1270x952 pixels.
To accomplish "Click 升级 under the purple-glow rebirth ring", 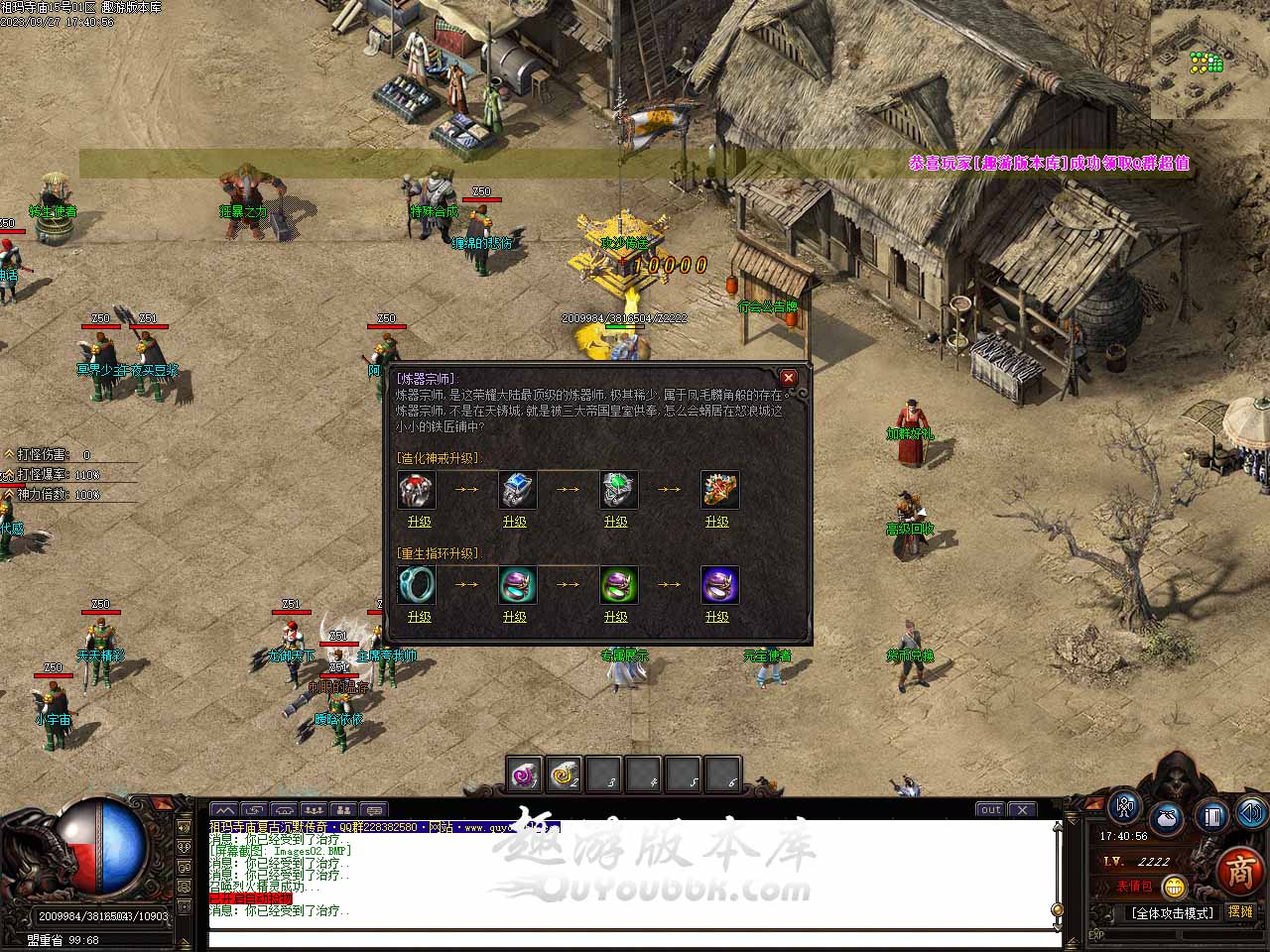I will tap(716, 617).
